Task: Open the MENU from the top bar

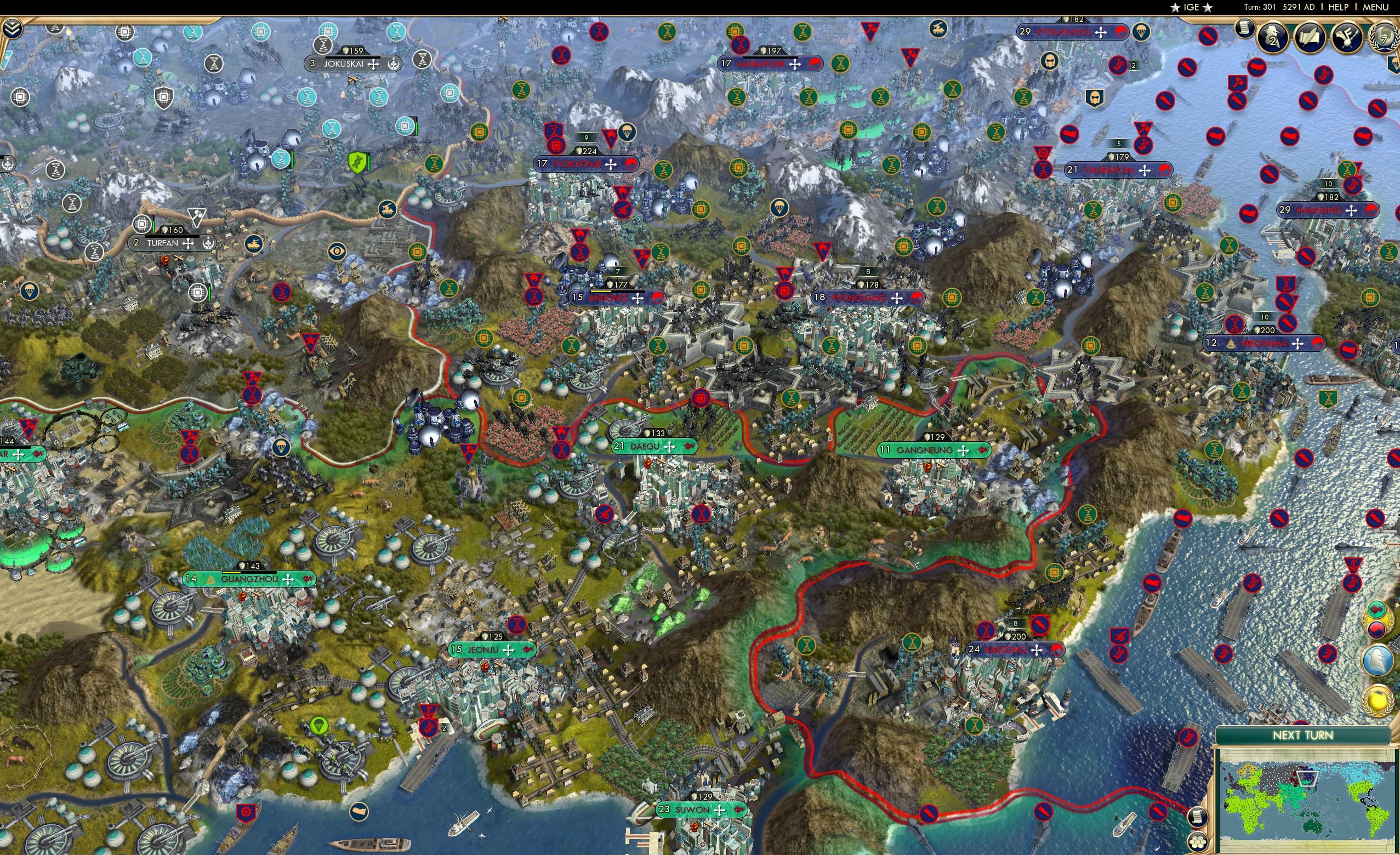Action: [1376, 7]
